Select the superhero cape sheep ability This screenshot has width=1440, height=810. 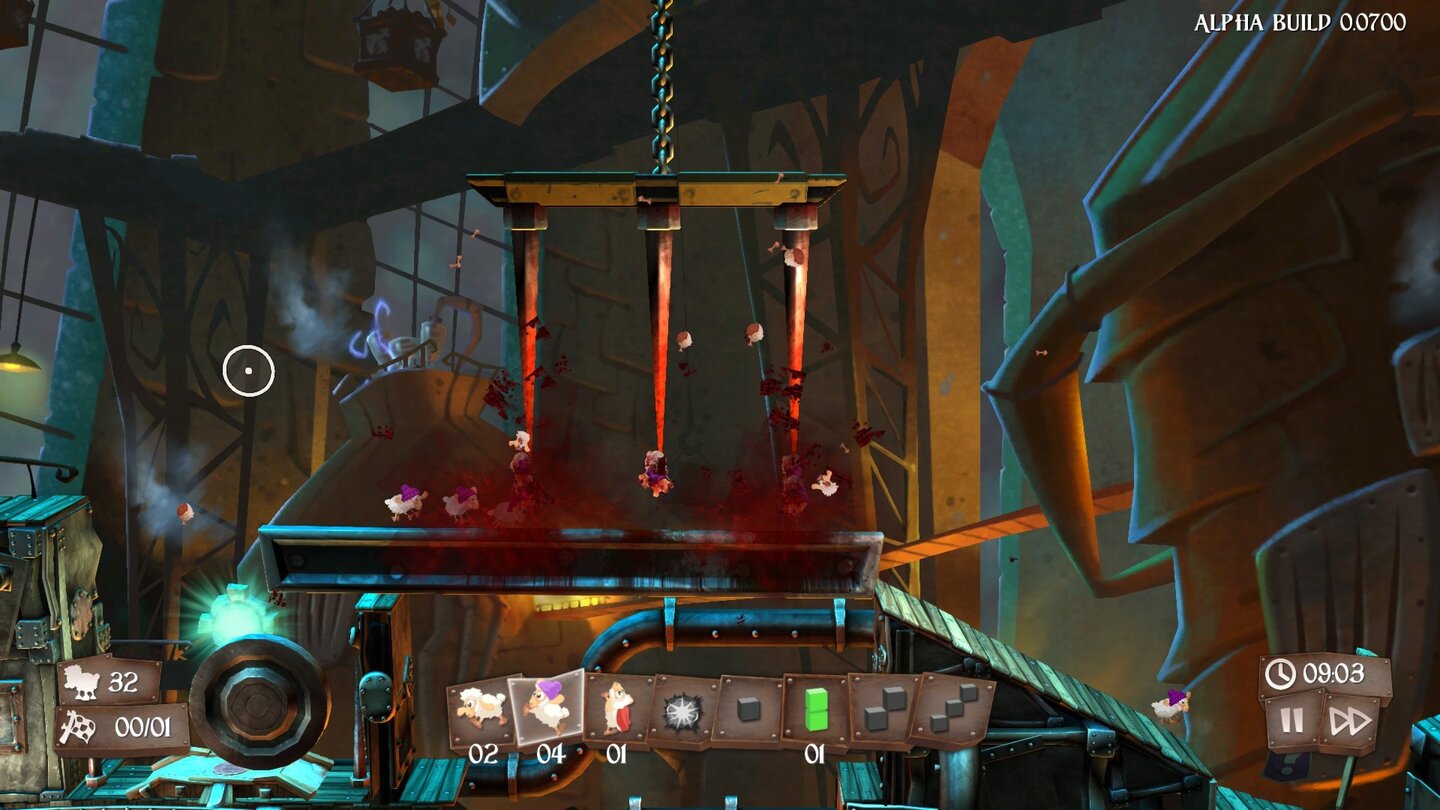point(617,707)
